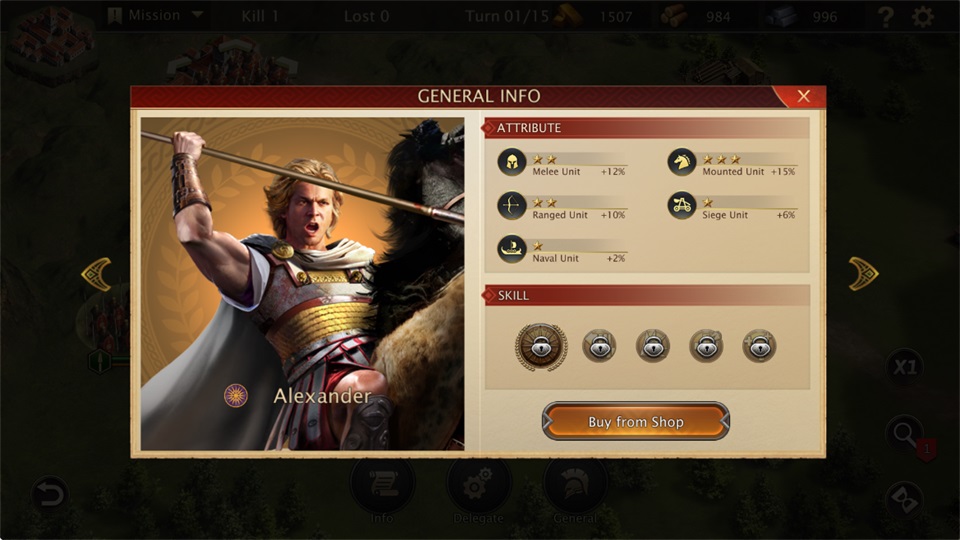This screenshot has width=960, height=540.
Task: Show the next general with right arrow
Action: pyautogui.click(x=863, y=273)
